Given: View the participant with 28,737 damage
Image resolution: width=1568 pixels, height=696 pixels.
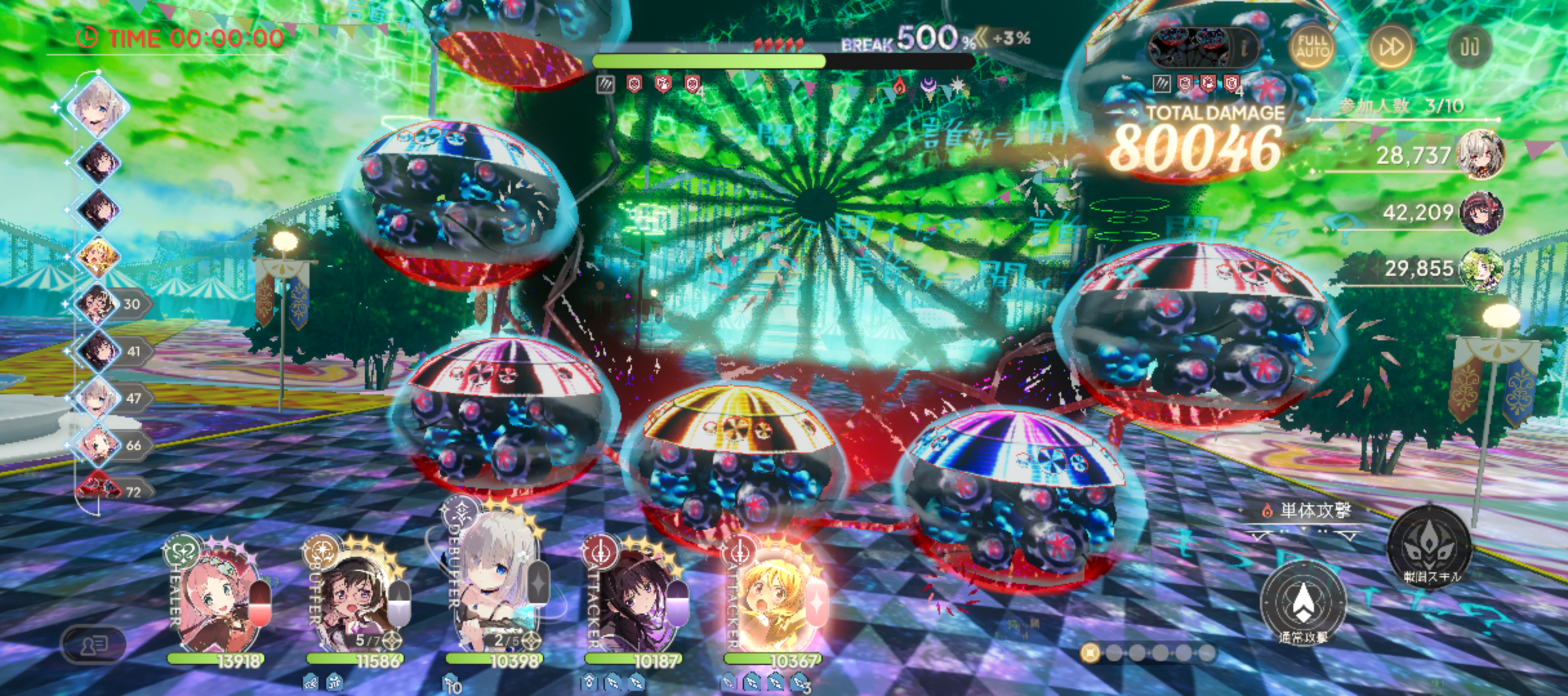Looking at the screenshot, I should pyautogui.click(x=1480, y=155).
